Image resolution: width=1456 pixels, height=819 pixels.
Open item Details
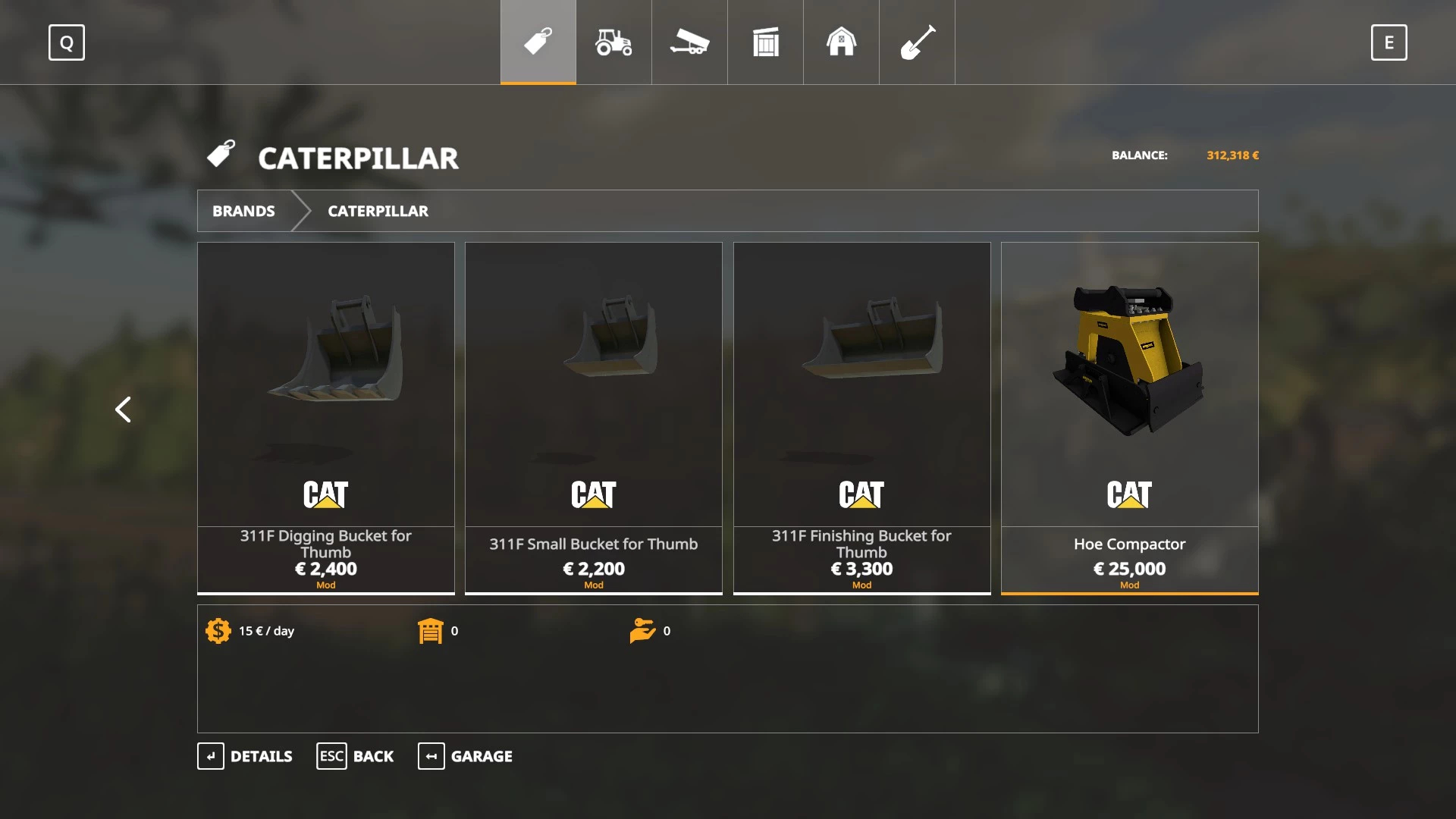click(245, 756)
